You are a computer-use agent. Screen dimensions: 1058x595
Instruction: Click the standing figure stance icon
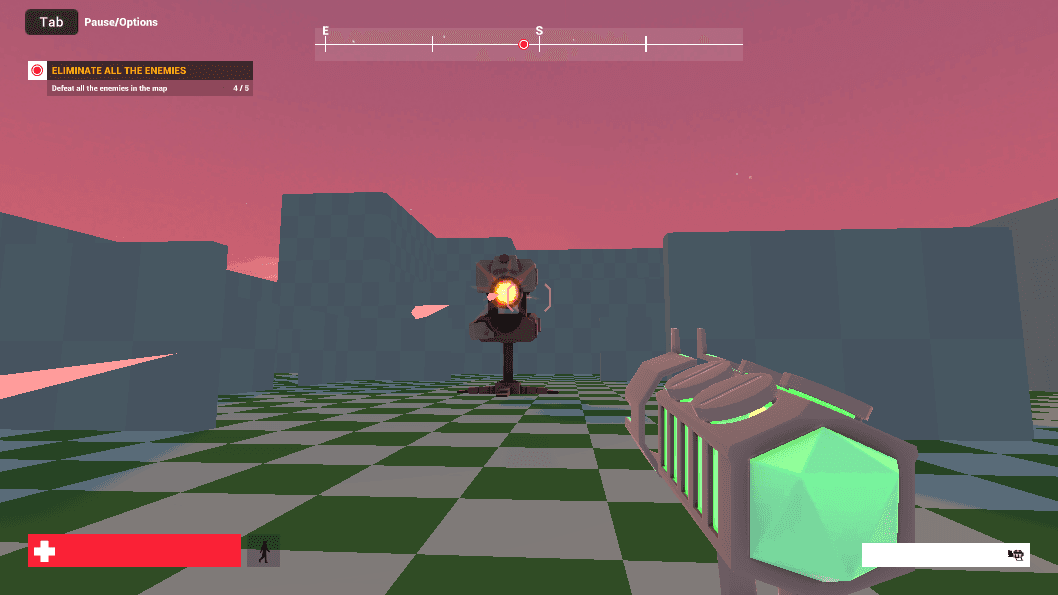tap(264, 551)
